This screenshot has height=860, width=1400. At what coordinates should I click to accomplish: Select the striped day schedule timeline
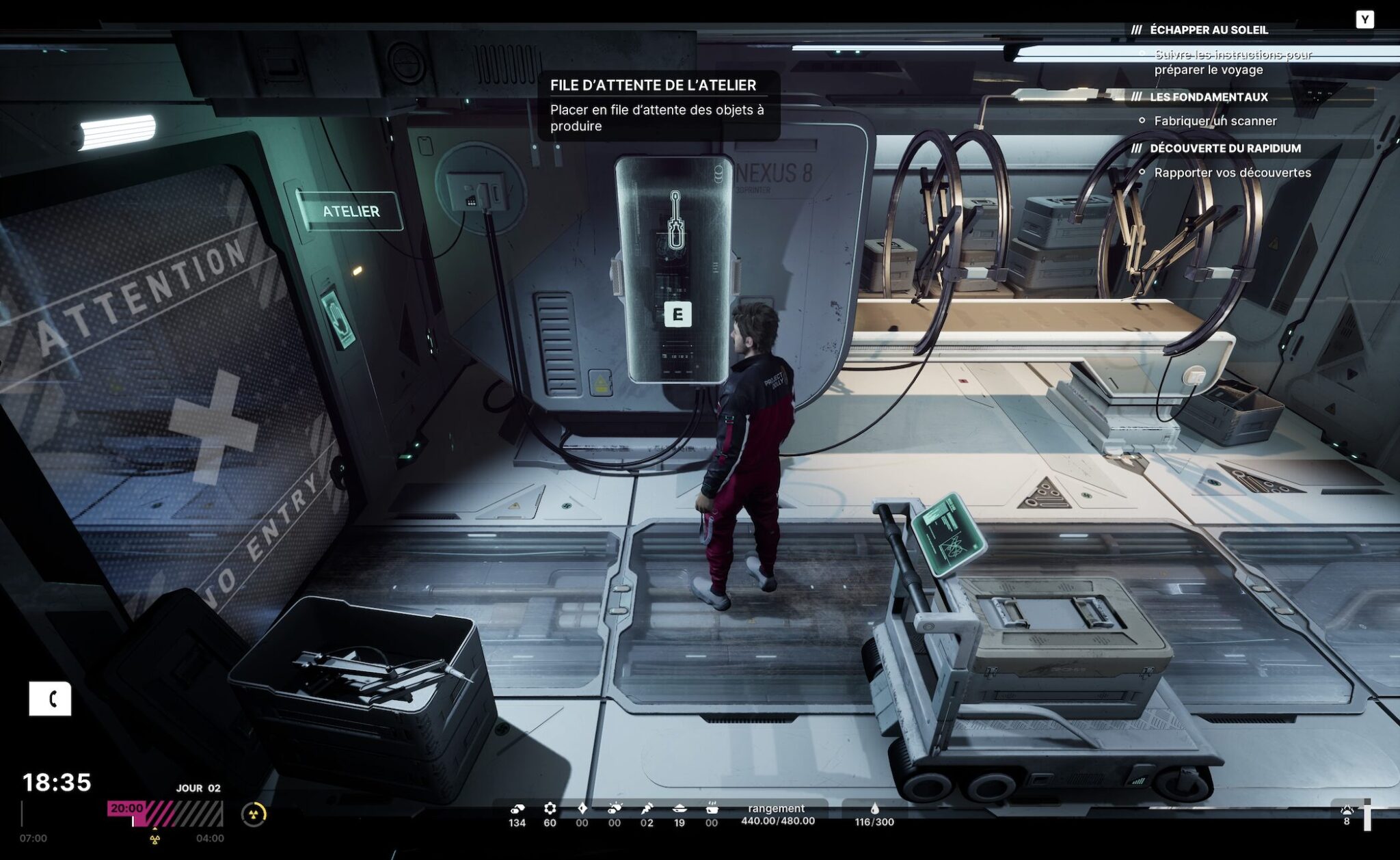click(165, 814)
